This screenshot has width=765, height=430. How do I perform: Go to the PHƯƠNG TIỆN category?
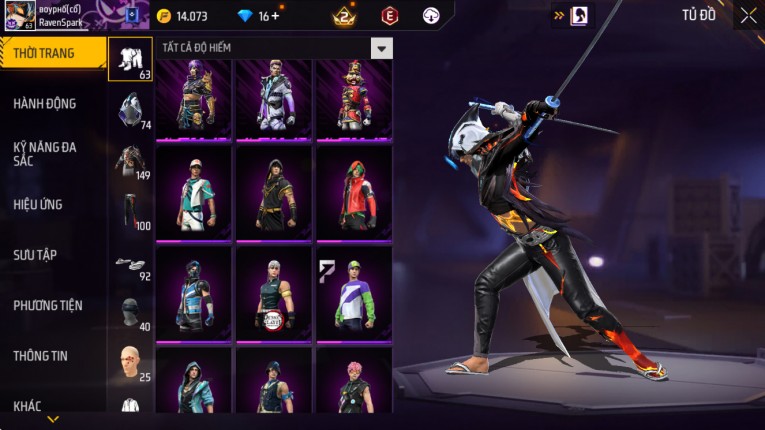point(48,305)
